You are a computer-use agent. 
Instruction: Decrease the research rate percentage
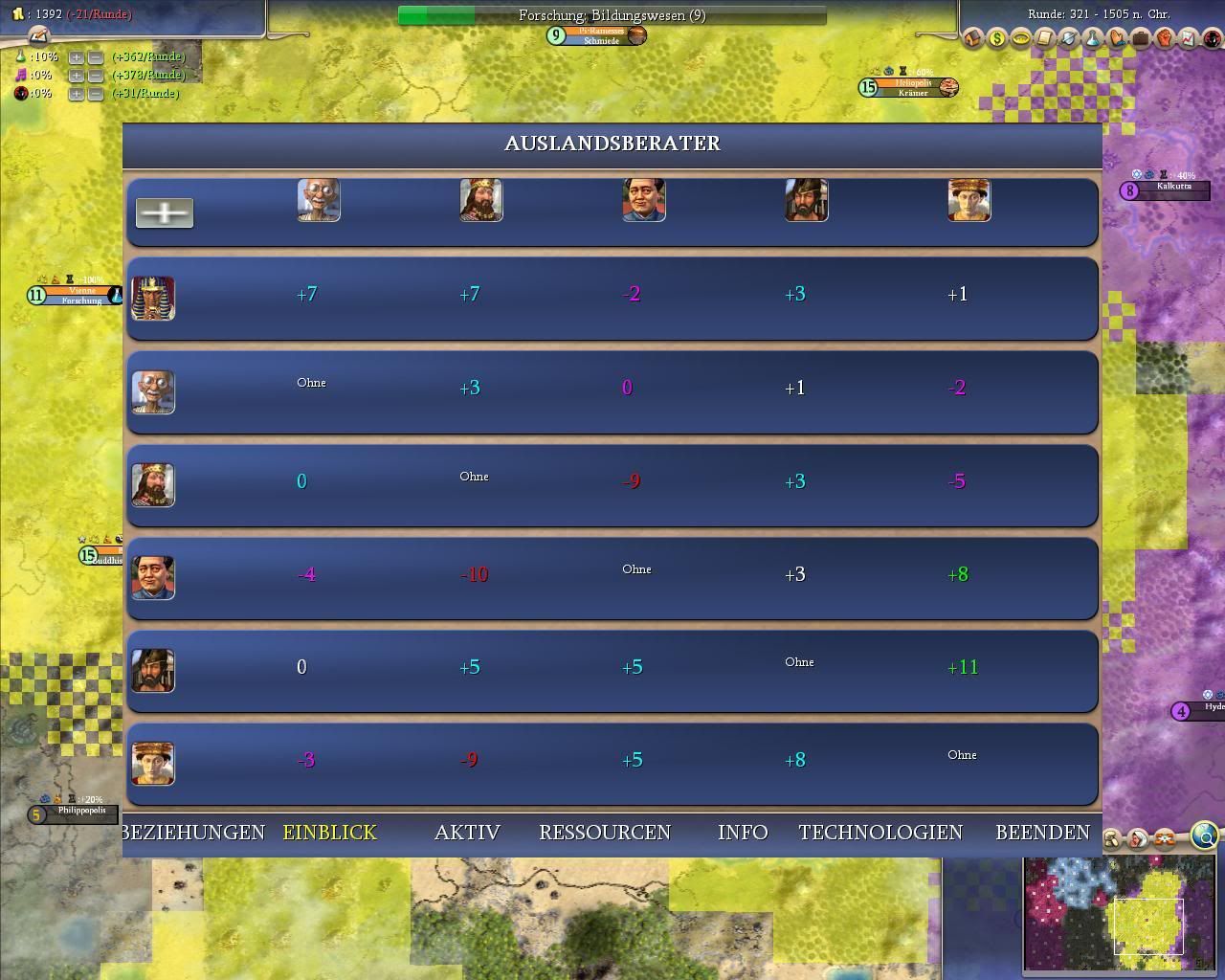(x=95, y=57)
